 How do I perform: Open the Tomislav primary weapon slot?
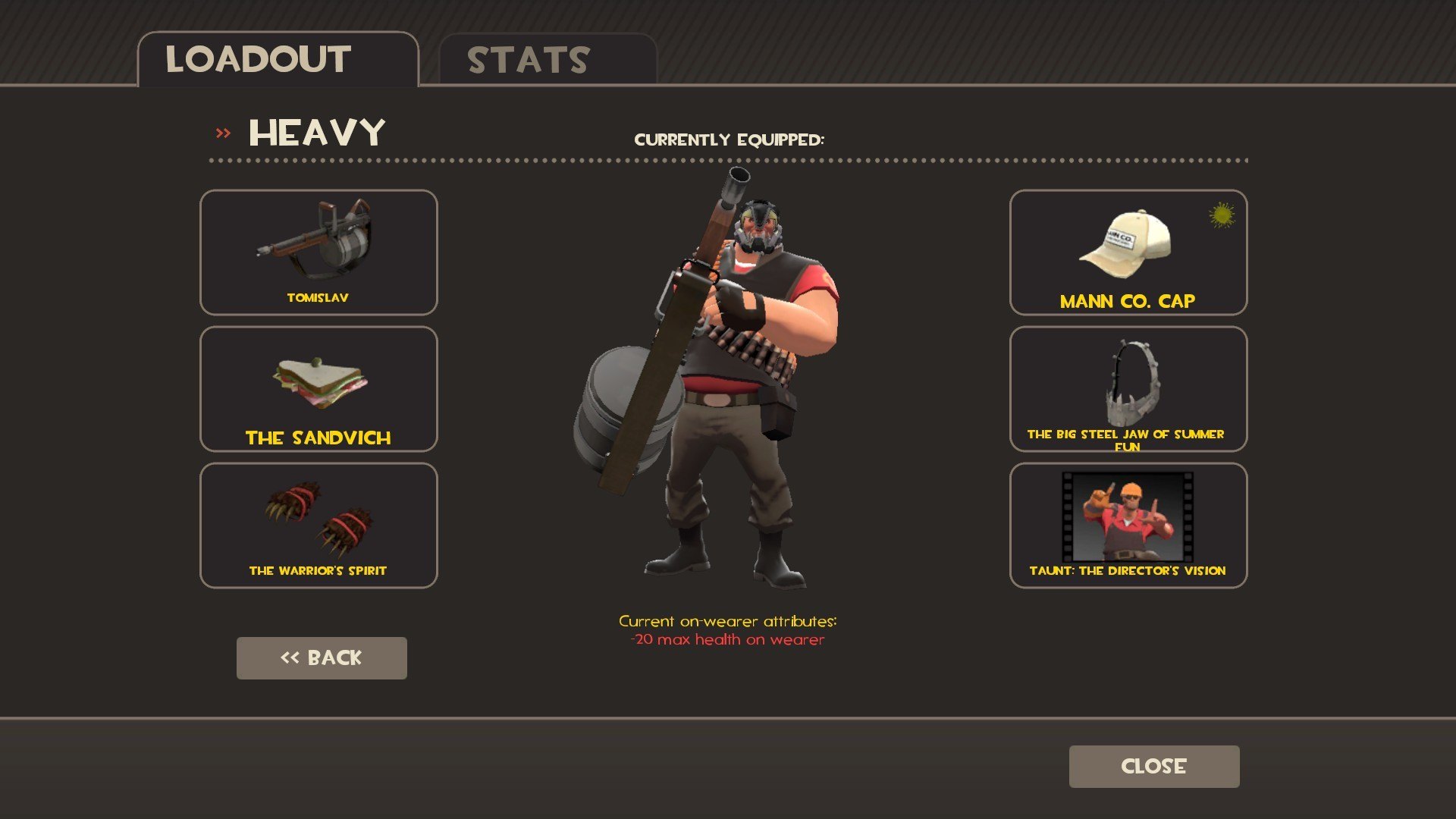[x=318, y=252]
